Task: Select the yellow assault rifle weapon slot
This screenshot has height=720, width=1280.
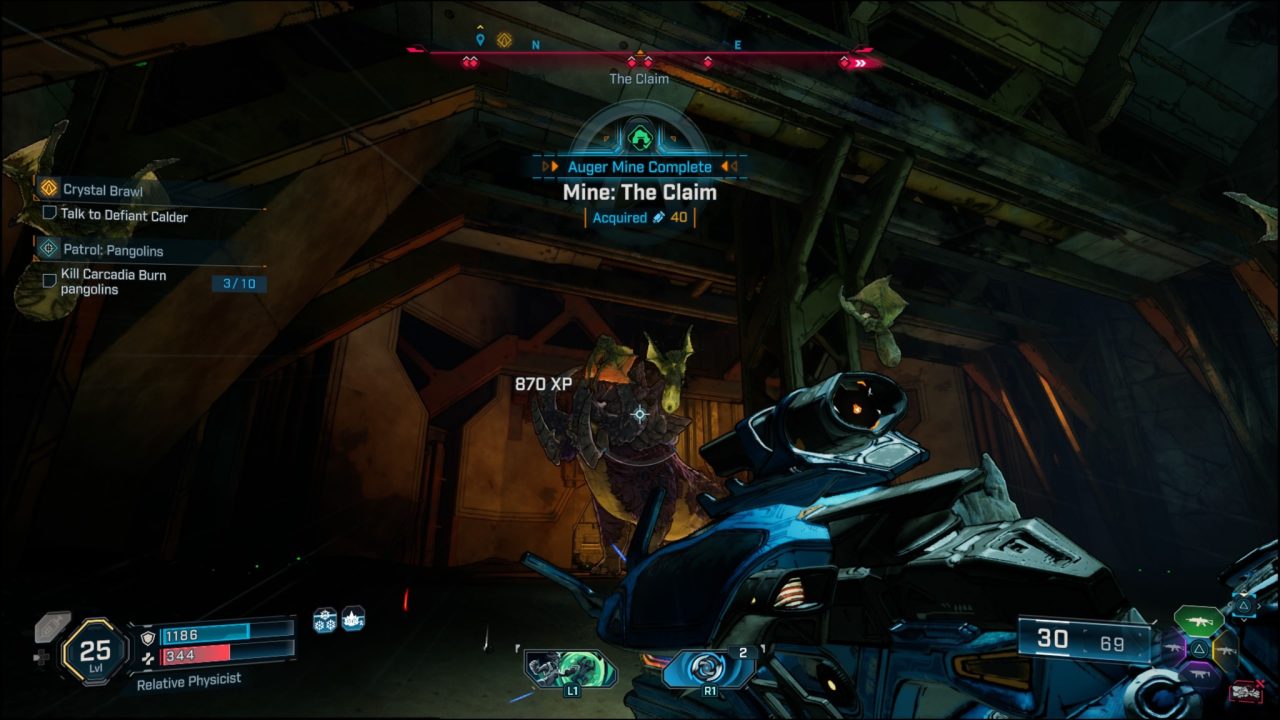Action: click(x=1226, y=650)
